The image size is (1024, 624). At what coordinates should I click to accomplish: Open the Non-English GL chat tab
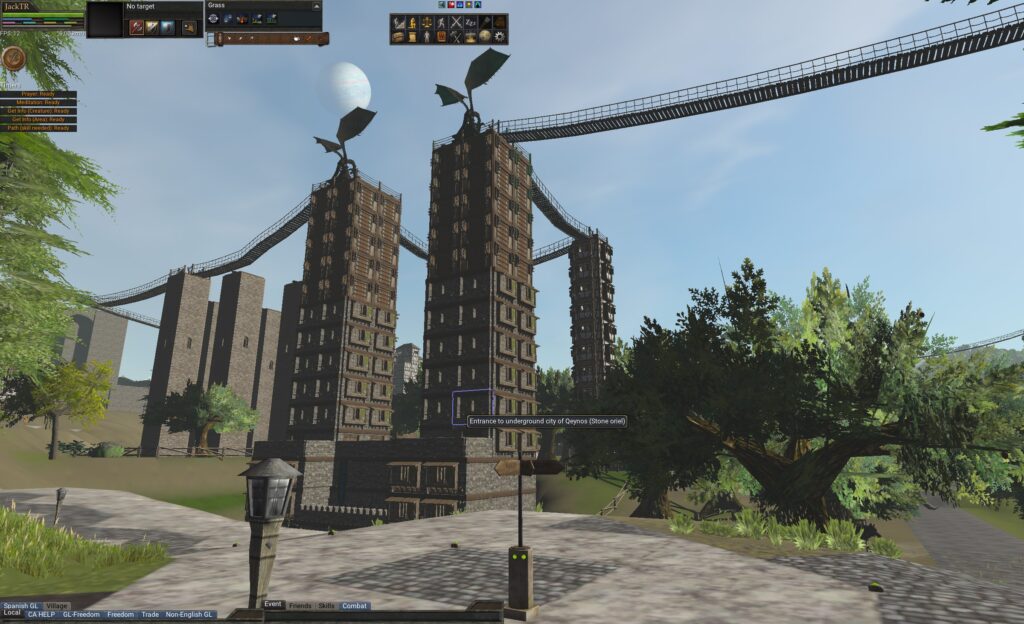pyautogui.click(x=190, y=614)
